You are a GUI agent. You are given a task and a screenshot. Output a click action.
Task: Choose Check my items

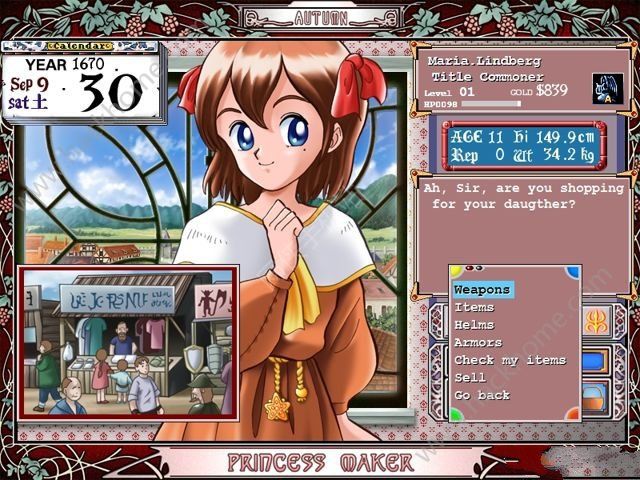click(509, 360)
